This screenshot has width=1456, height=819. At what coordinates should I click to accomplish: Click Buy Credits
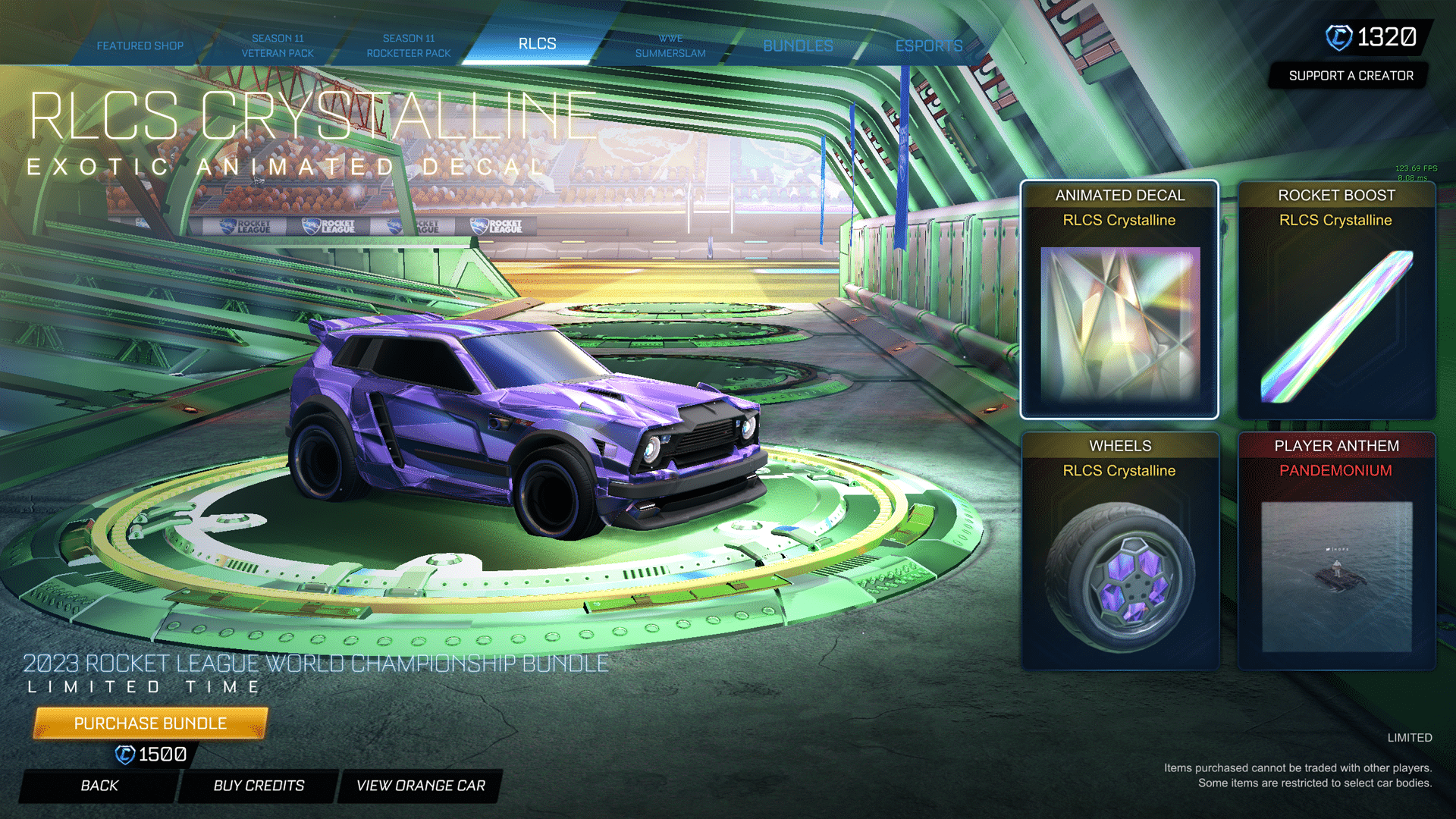[x=257, y=786]
